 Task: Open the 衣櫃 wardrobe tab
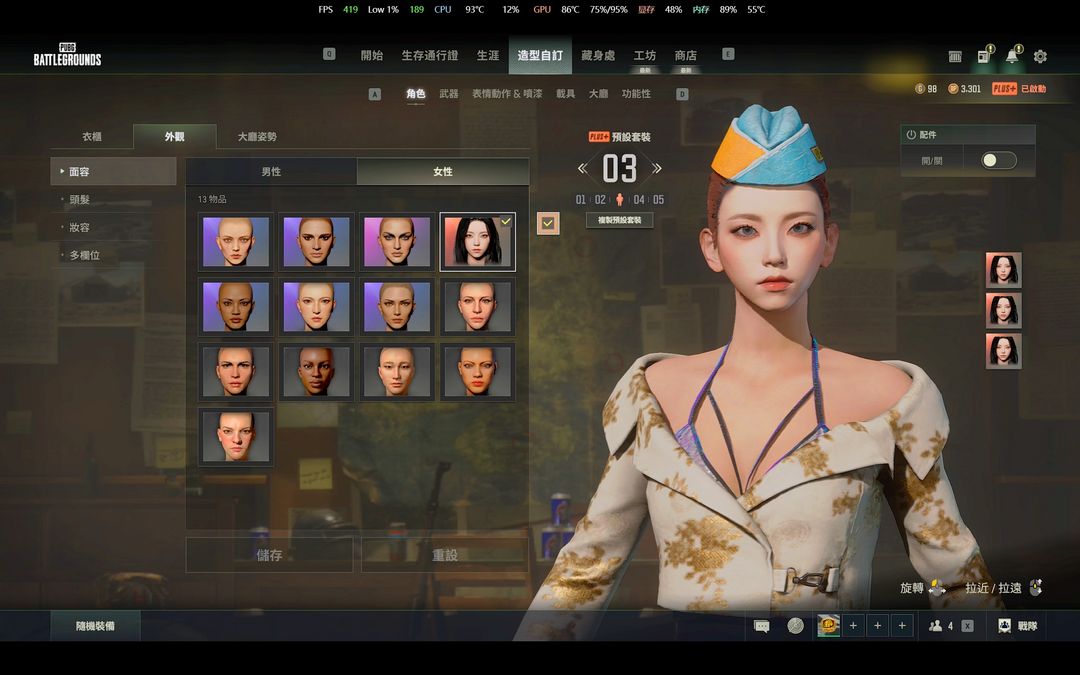coord(92,137)
